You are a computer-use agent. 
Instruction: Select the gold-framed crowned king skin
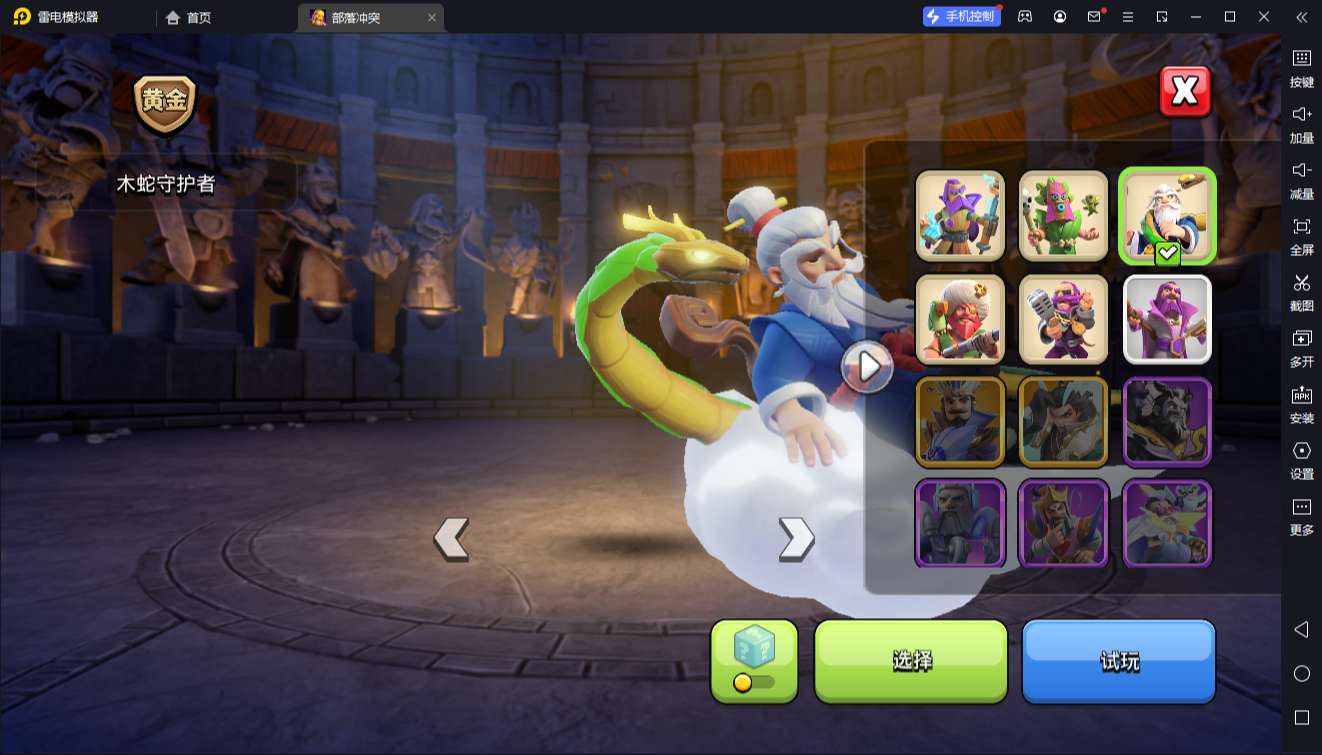point(960,422)
